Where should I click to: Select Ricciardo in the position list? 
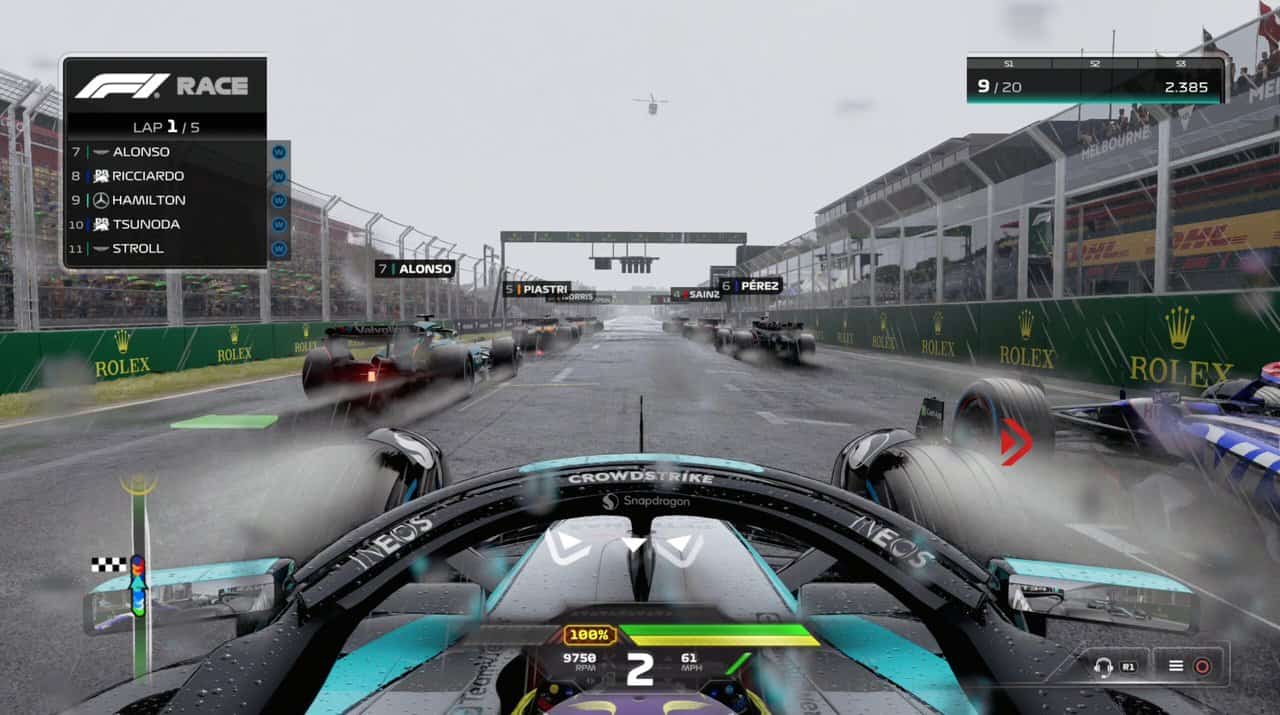coord(165,176)
